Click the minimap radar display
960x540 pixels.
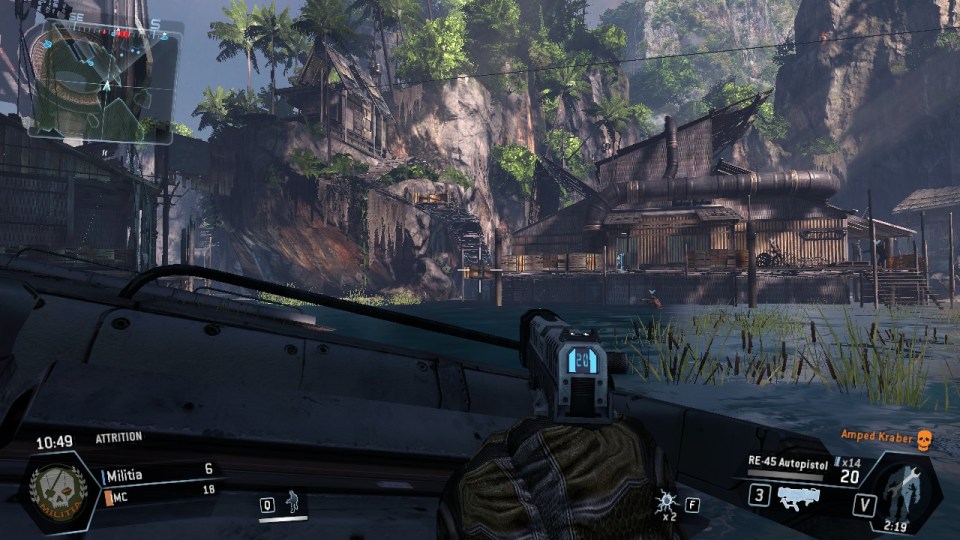click(x=104, y=80)
